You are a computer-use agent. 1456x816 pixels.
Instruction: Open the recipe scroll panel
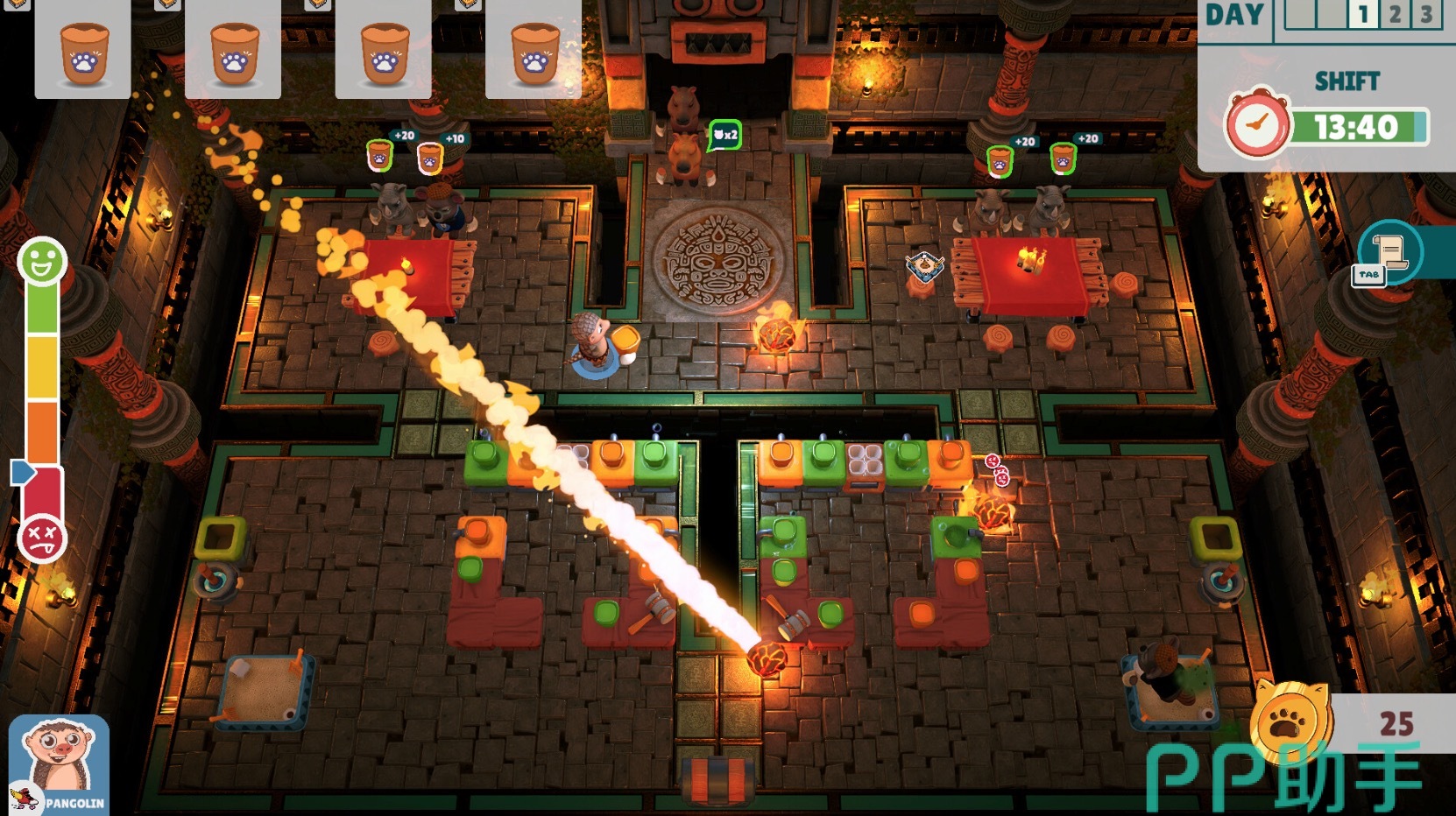coord(1389,253)
